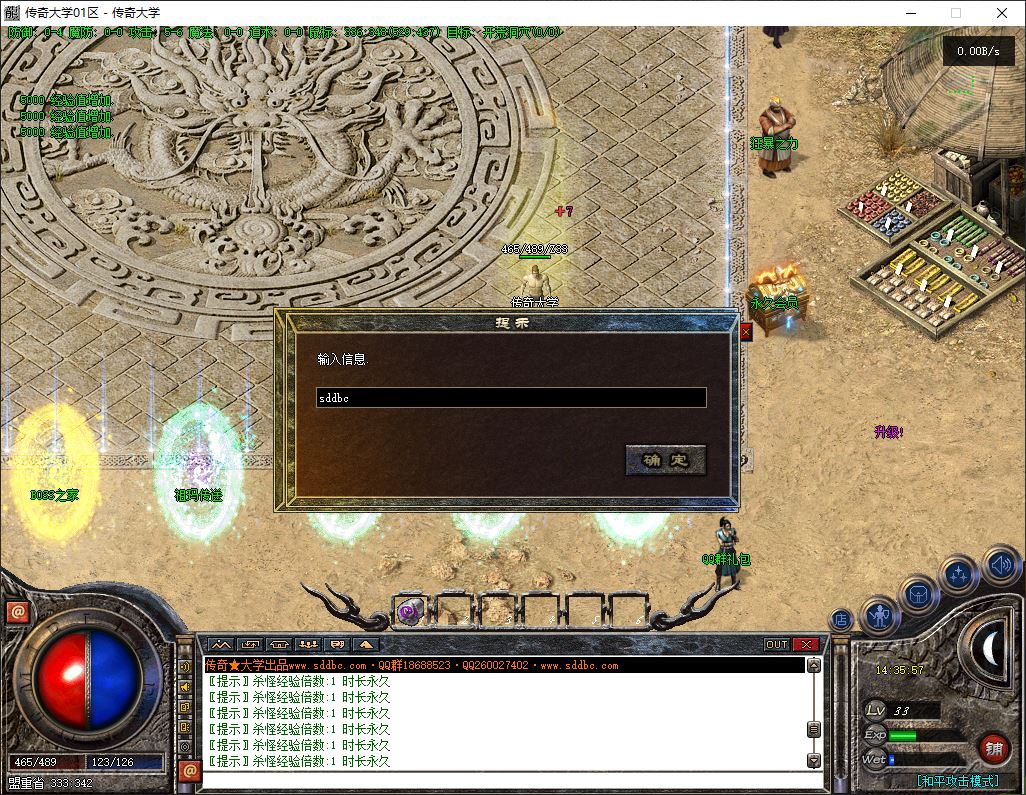This screenshot has width=1026, height=795.
Task: Open the bag inventory round icon
Action: click(x=919, y=595)
